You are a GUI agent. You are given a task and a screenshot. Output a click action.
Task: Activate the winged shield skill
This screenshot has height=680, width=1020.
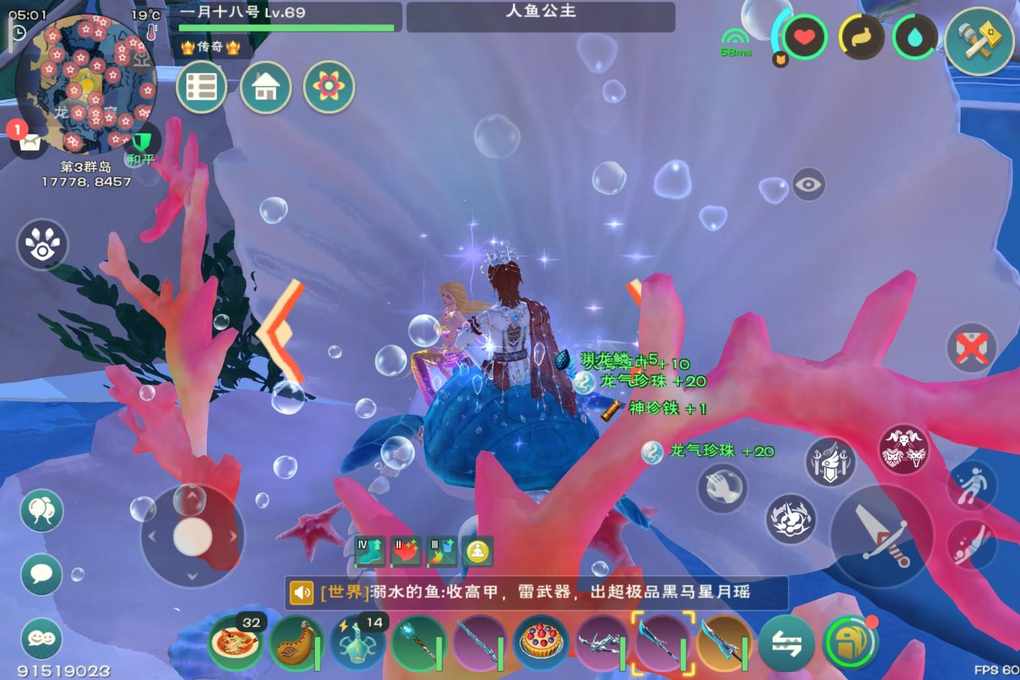[x=830, y=463]
